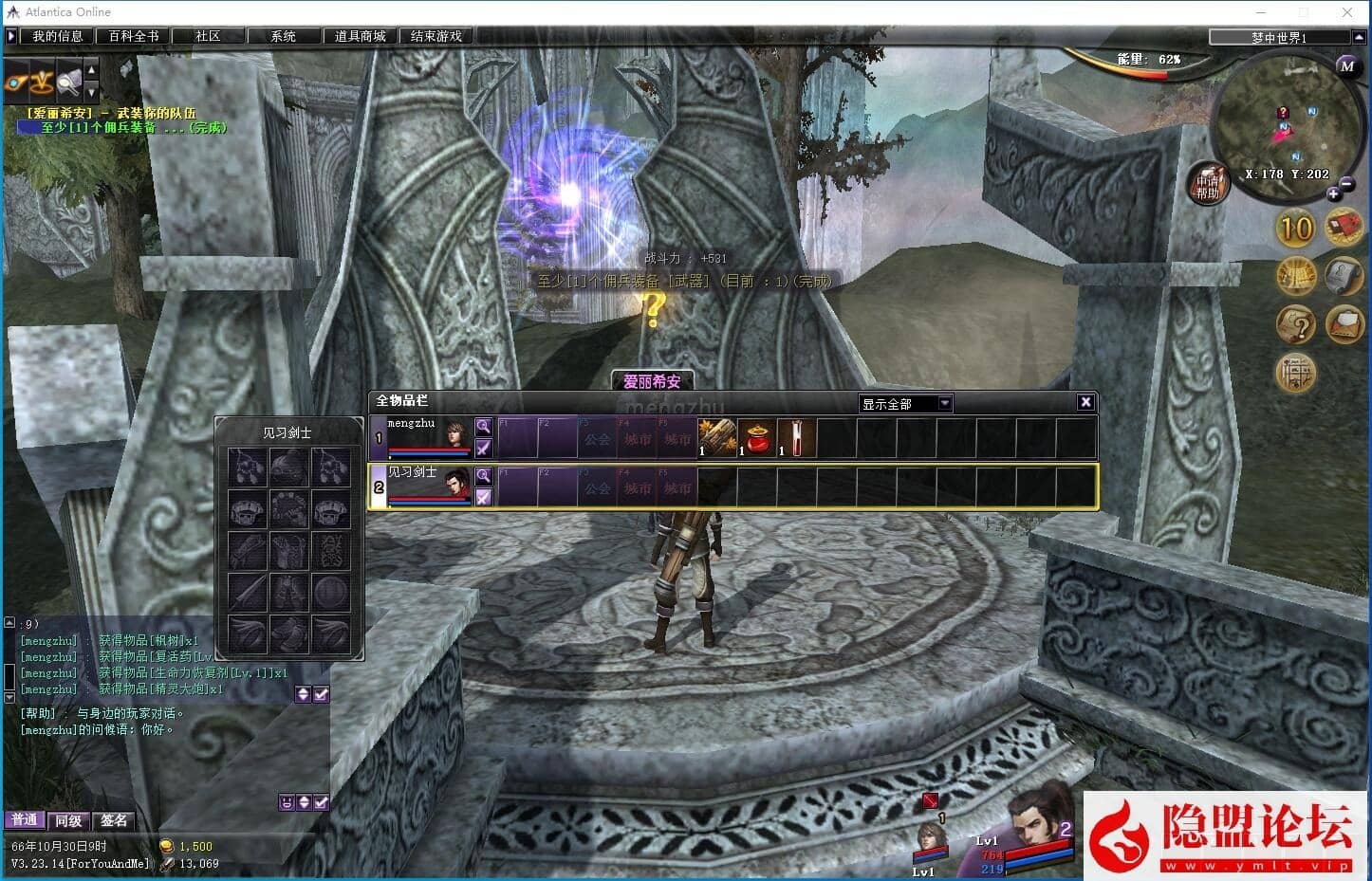Click the magnifier icon next to mengzhu's portrait
The image size is (1372, 881).
coord(484,426)
